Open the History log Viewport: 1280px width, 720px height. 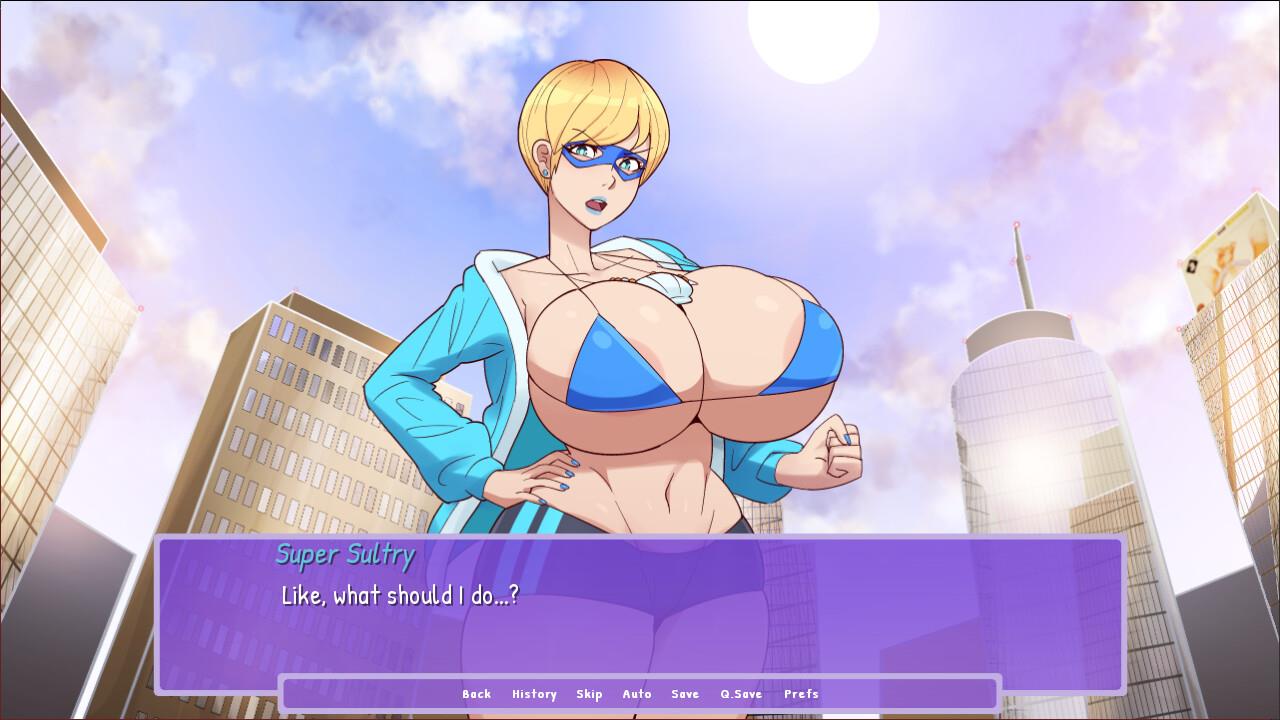534,694
